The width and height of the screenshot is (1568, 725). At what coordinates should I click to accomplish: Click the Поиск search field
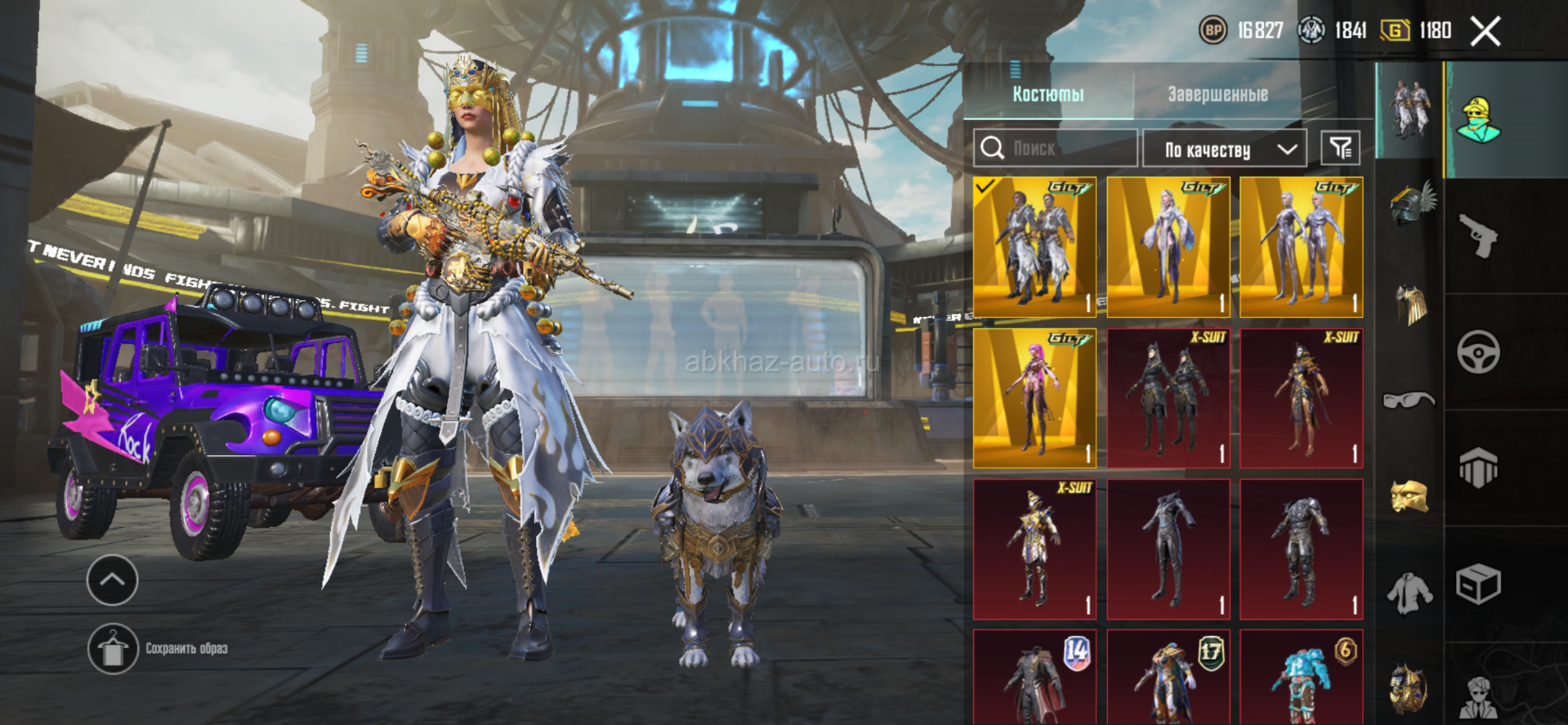tap(1055, 148)
